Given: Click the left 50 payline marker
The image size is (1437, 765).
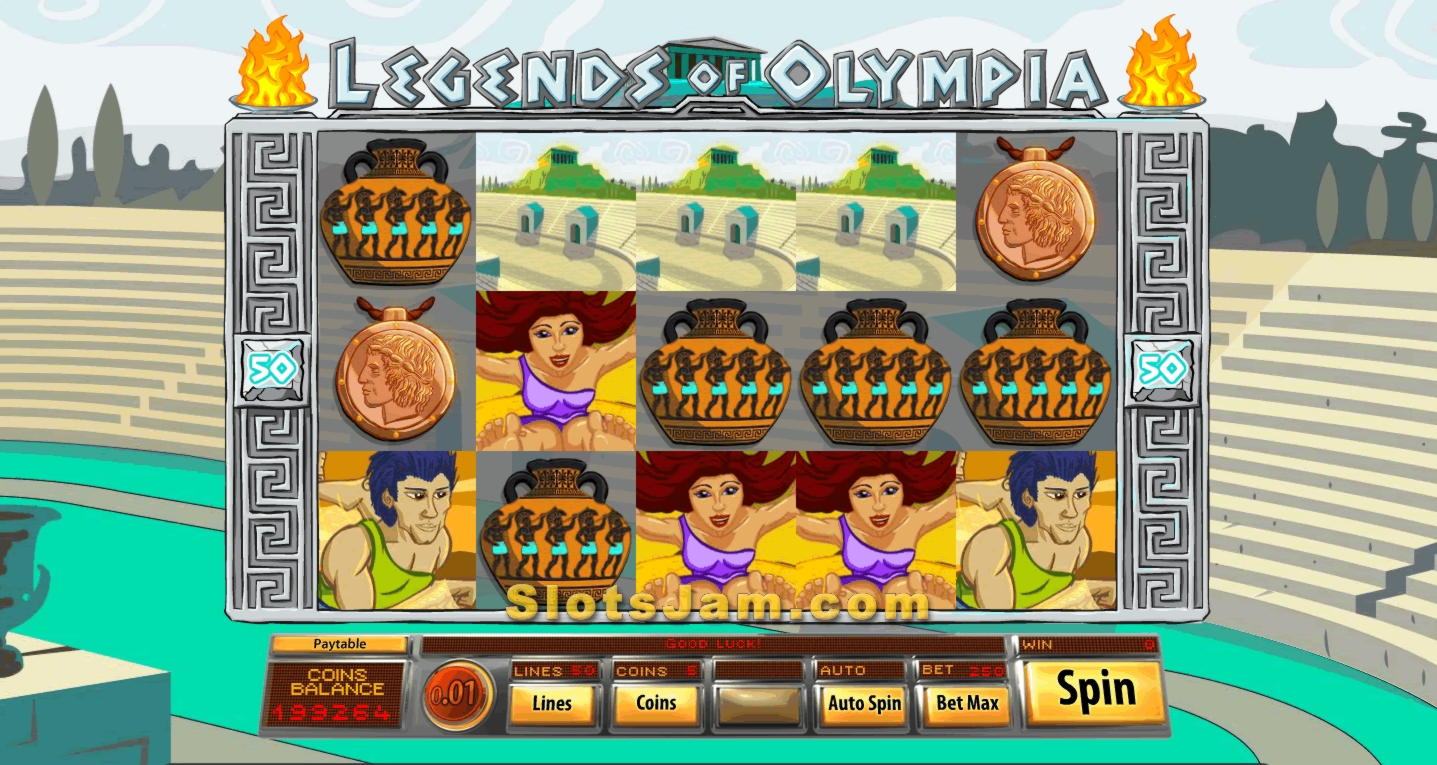Looking at the screenshot, I should pos(272,370).
